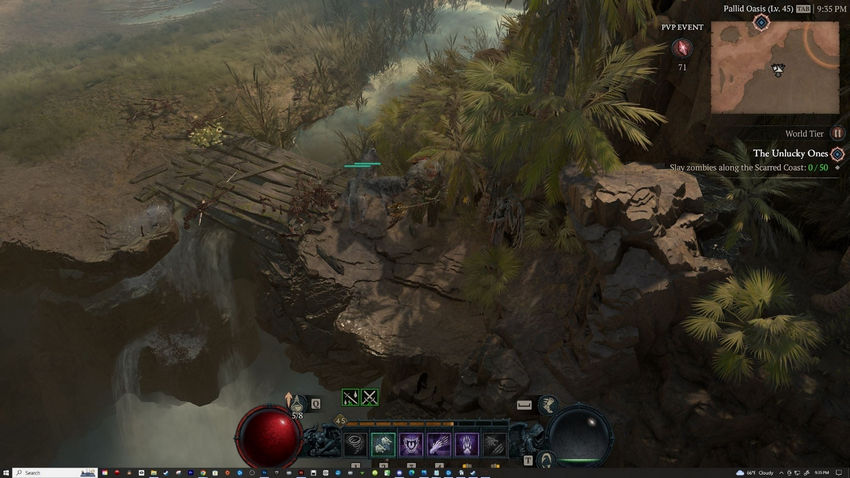Activate the green-highlighted skill slot
The width and height of the screenshot is (850, 478).
point(383,443)
